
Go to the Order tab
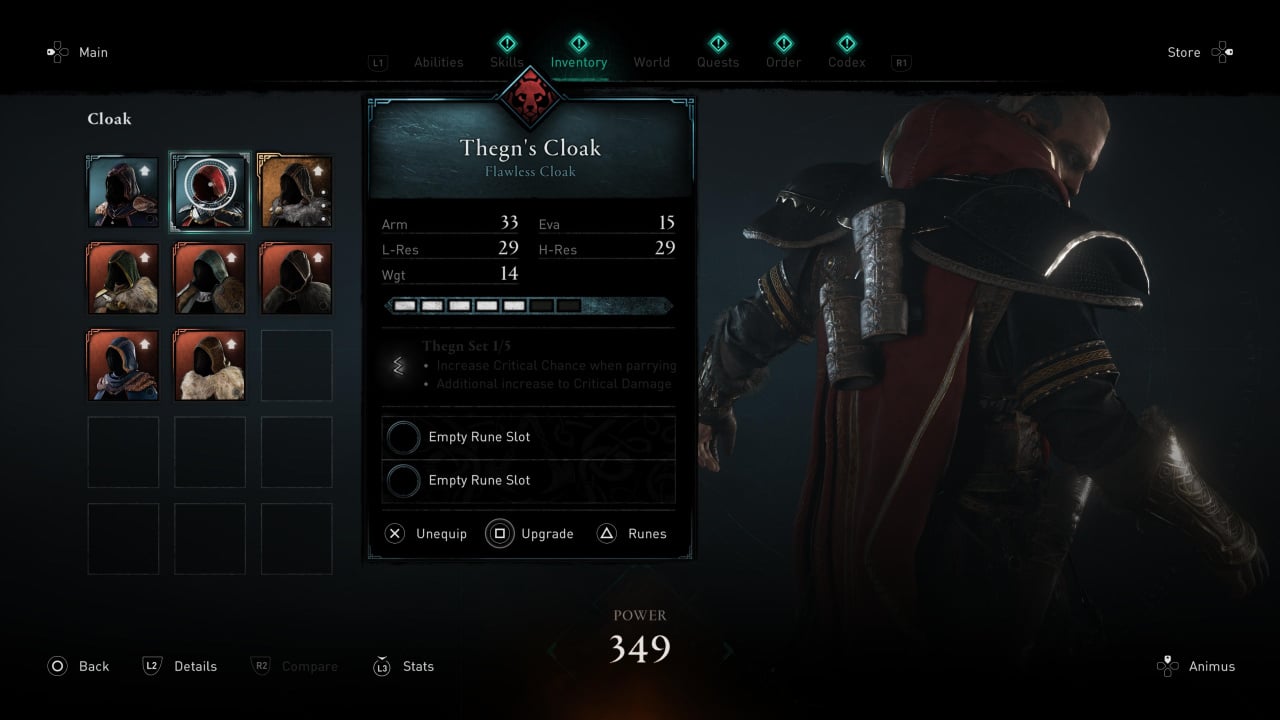coord(784,61)
